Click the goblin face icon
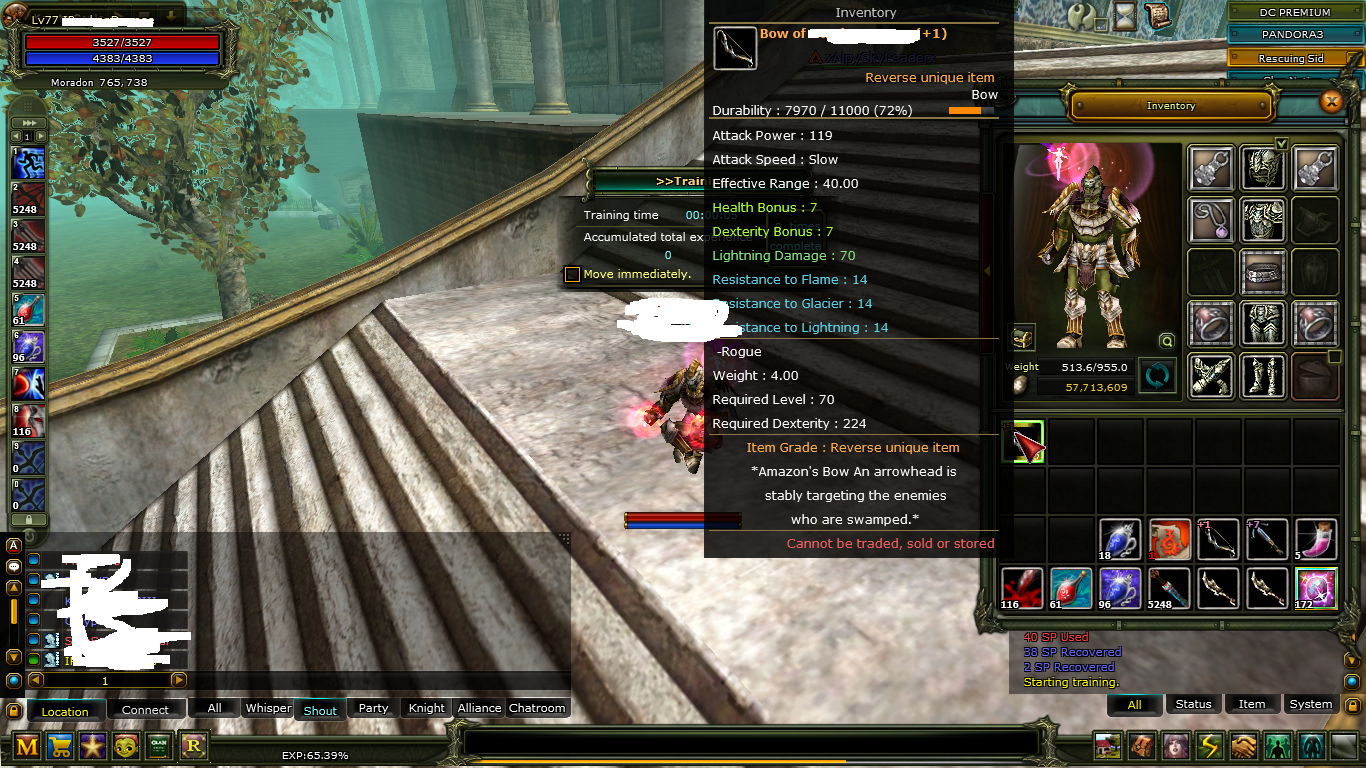The image size is (1366, 768). click(x=126, y=746)
